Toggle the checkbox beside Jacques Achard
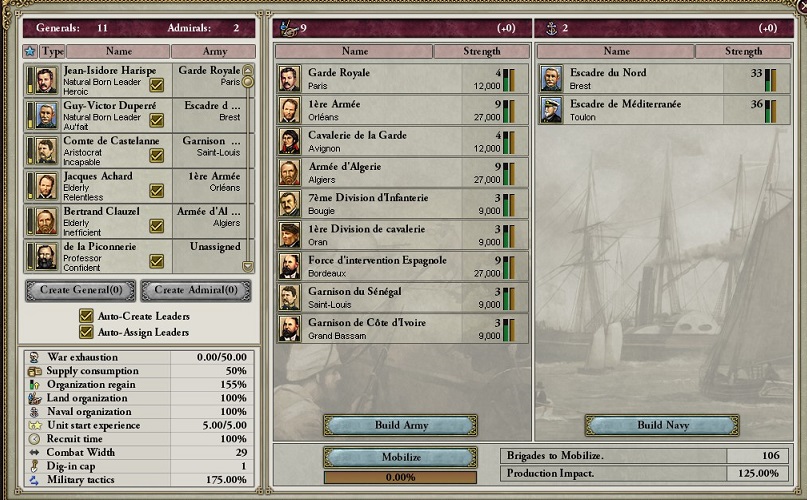 tap(157, 190)
